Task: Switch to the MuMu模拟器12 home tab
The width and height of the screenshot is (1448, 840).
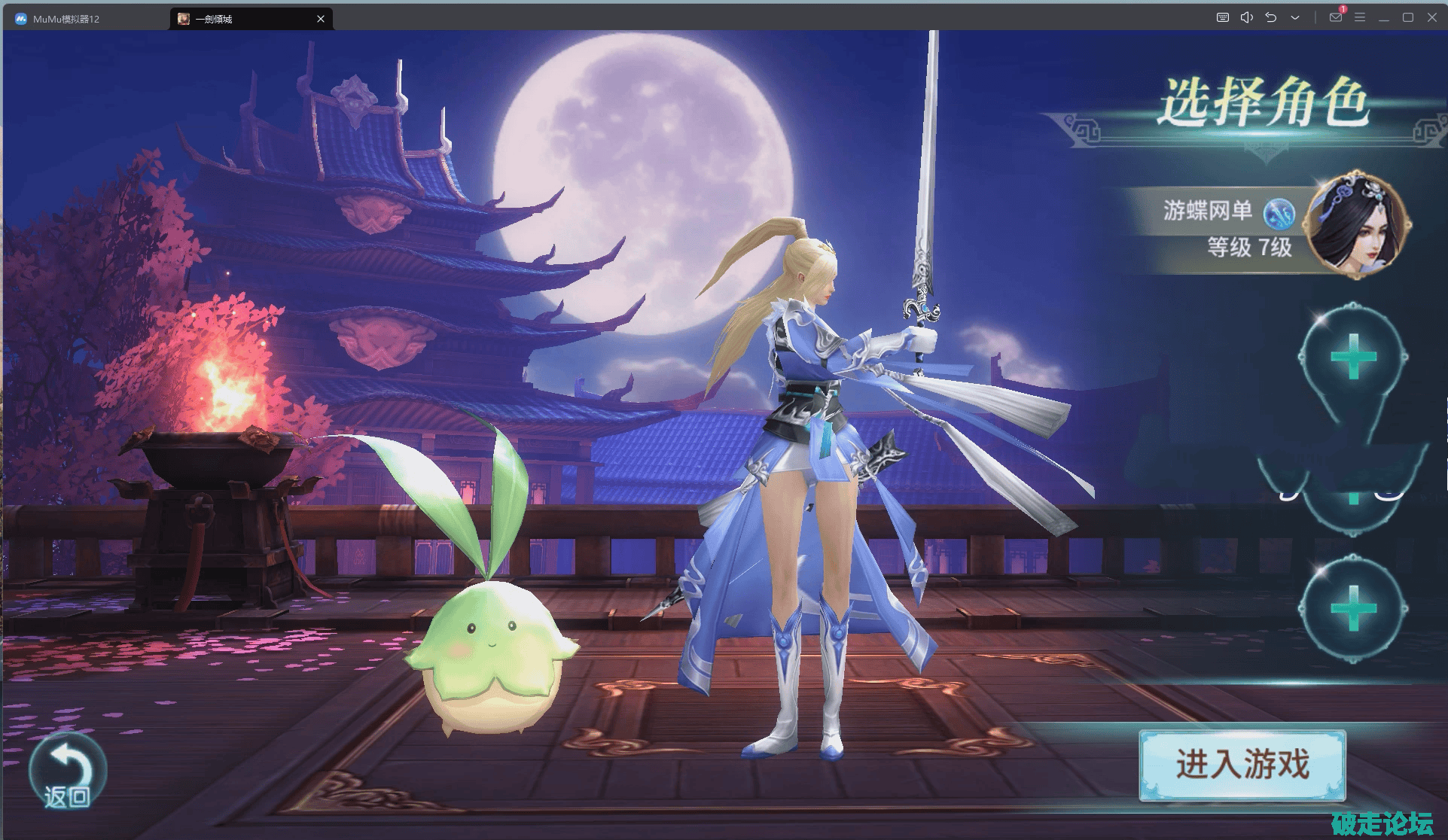Action: [66, 19]
